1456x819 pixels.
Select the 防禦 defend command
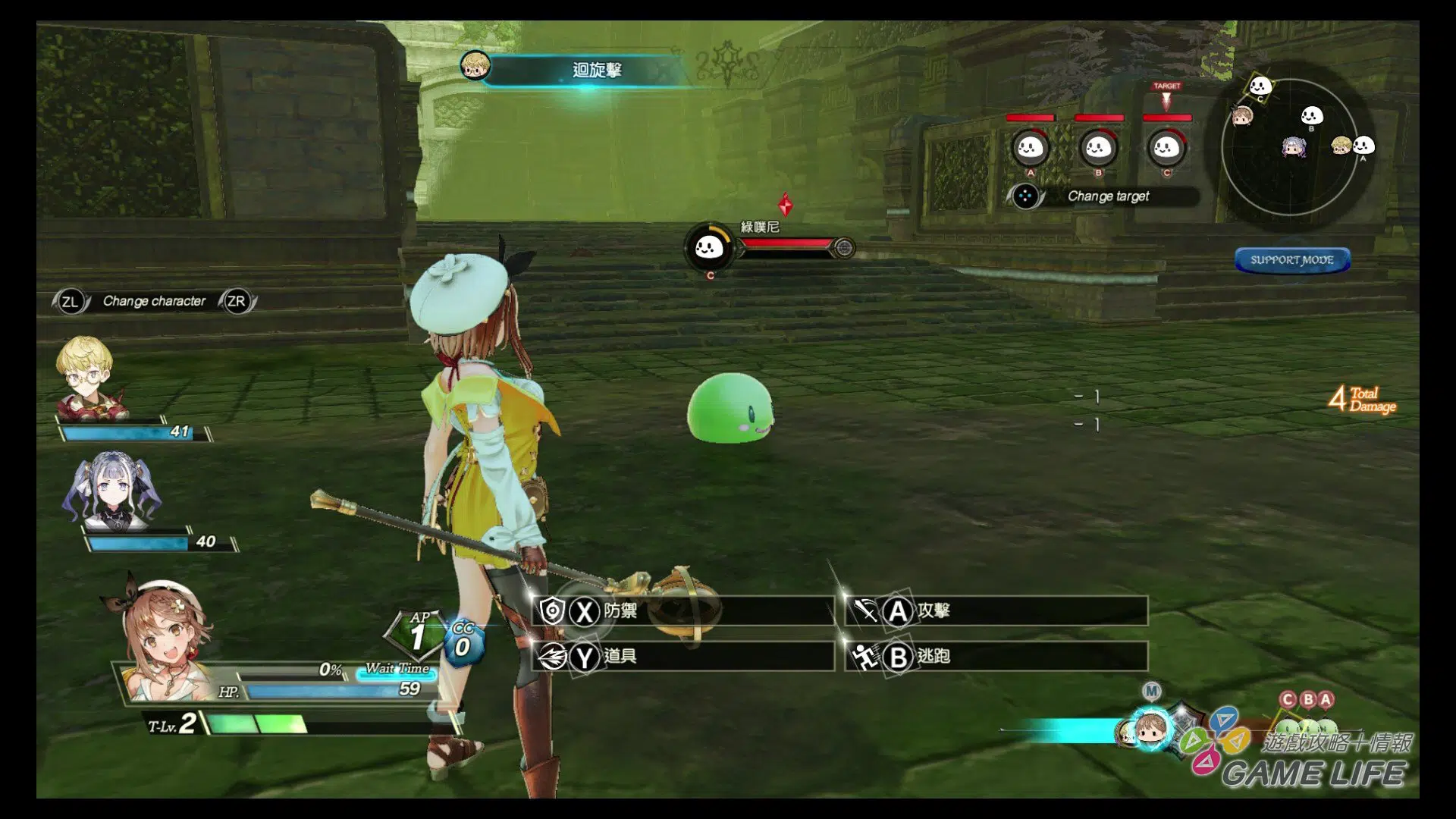tap(682, 610)
